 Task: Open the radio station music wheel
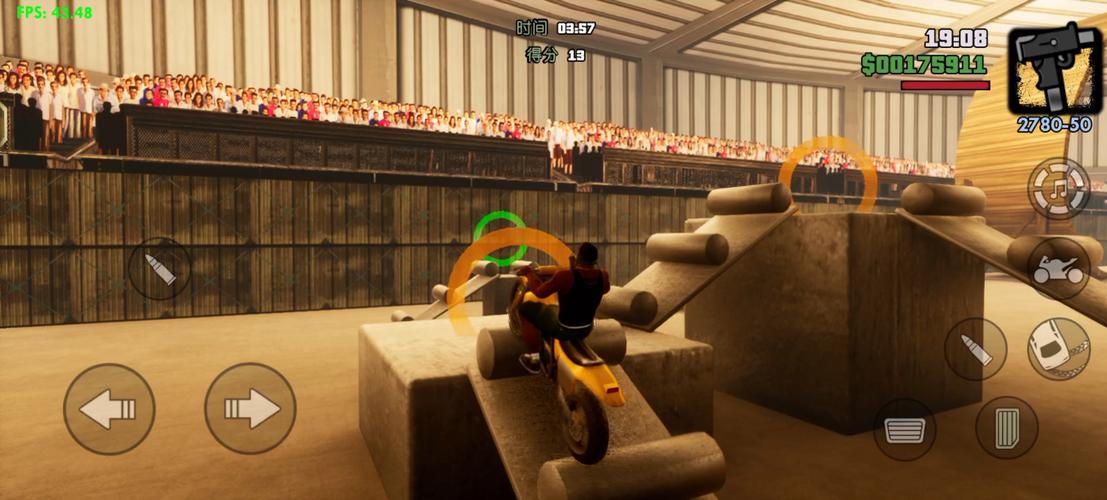[x=1059, y=188]
